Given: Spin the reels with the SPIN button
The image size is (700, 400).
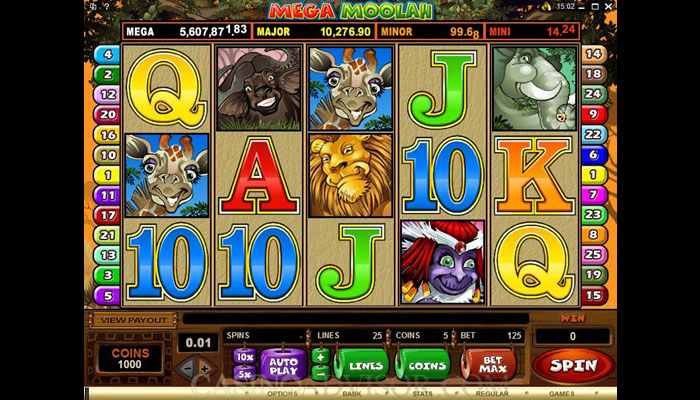Looking at the screenshot, I should 574,365.
